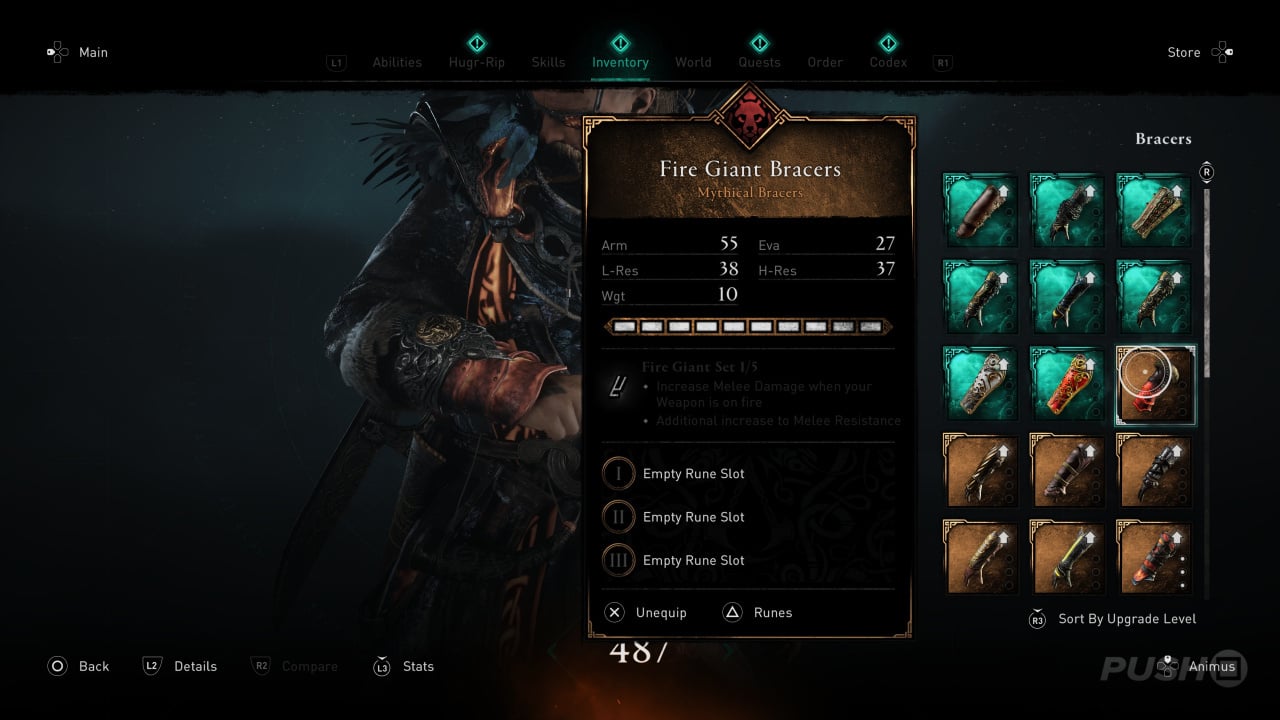
Task: Switch to the Order tab
Action: pyautogui.click(x=825, y=62)
